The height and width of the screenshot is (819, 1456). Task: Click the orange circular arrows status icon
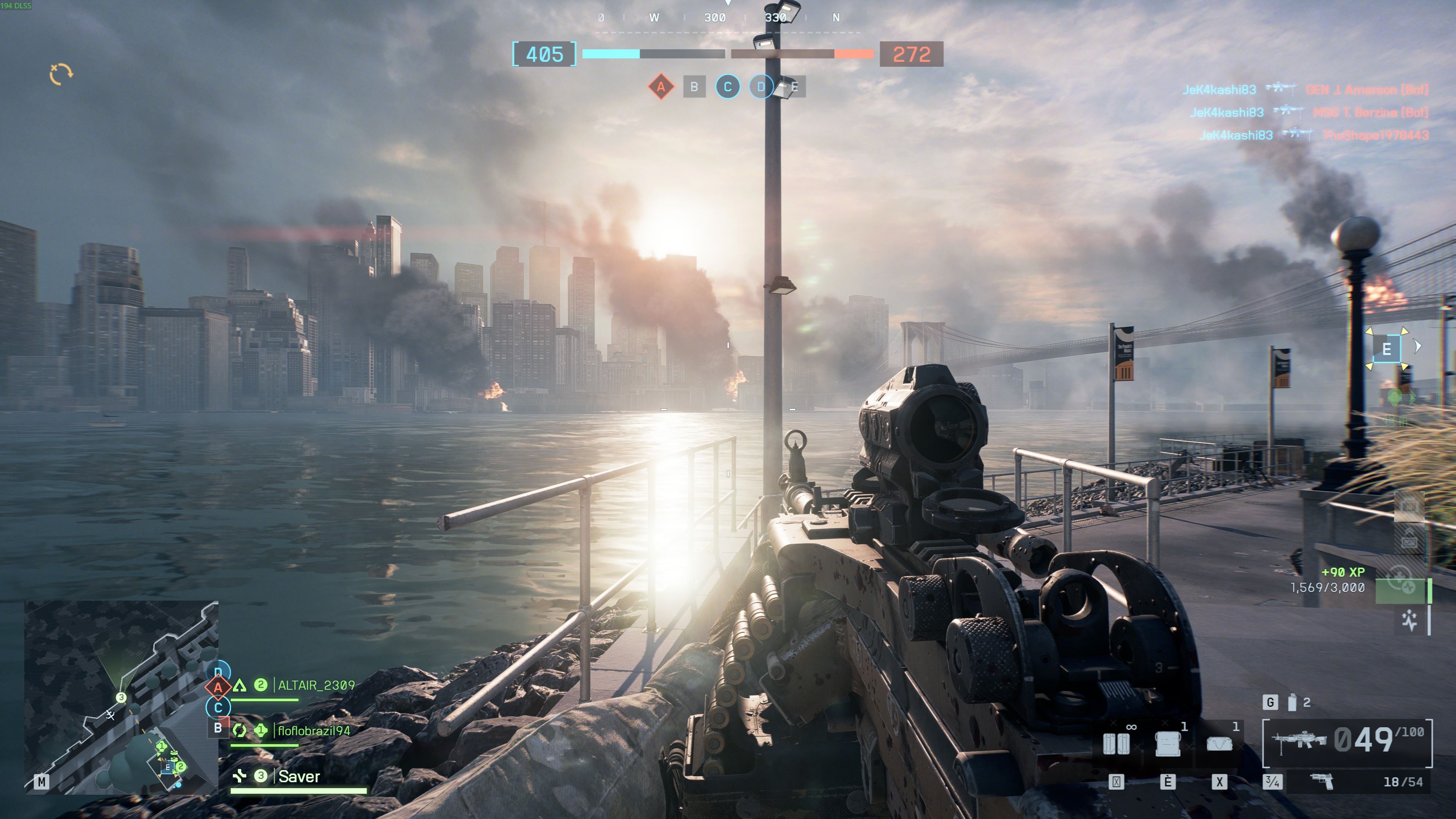pyautogui.click(x=61, y=74)
